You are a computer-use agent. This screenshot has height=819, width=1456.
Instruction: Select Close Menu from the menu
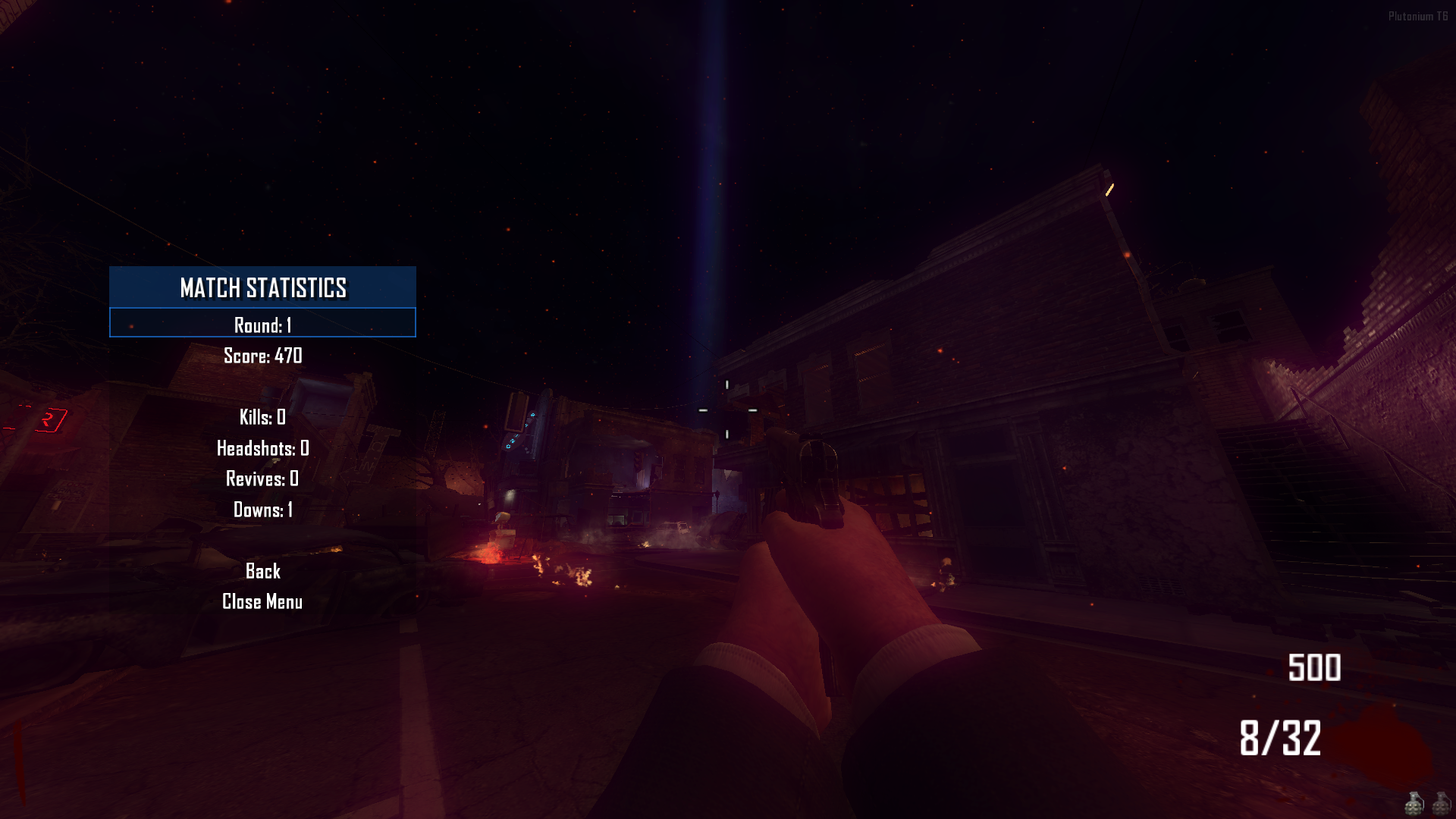point(262,601)
